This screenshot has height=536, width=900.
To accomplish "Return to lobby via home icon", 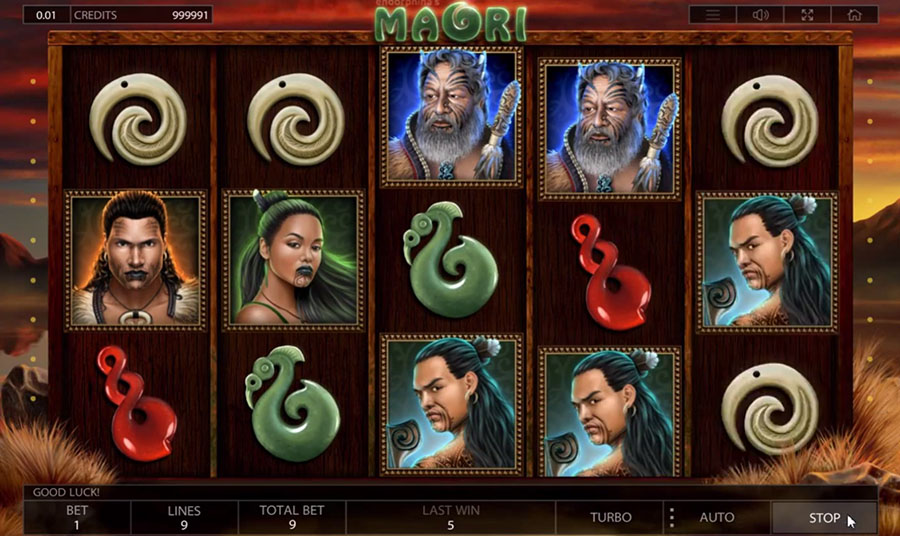I will click(x=853, y=15).
